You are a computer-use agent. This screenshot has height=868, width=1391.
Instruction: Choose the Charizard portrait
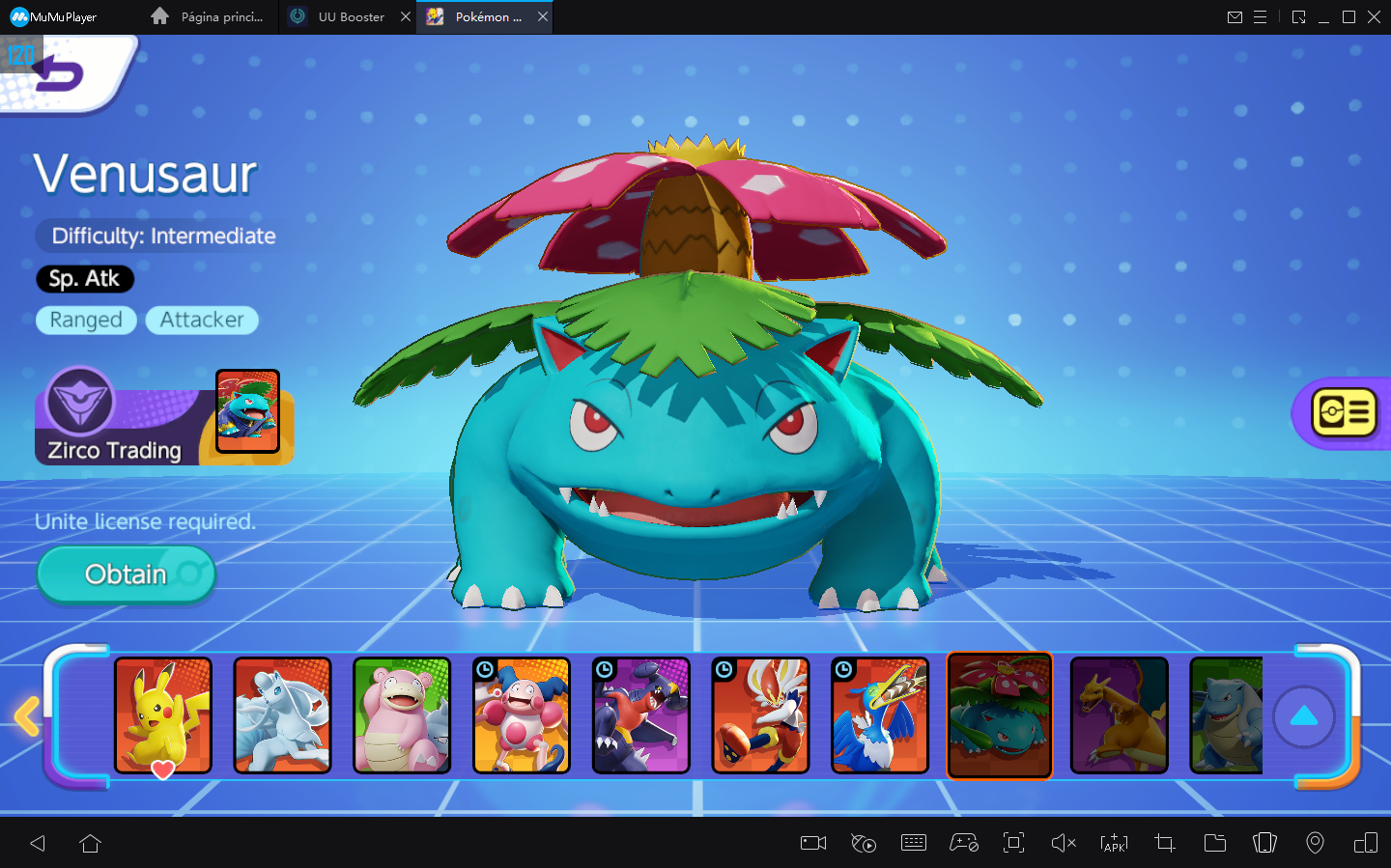pyautogui.click(x=1120, y=715)
